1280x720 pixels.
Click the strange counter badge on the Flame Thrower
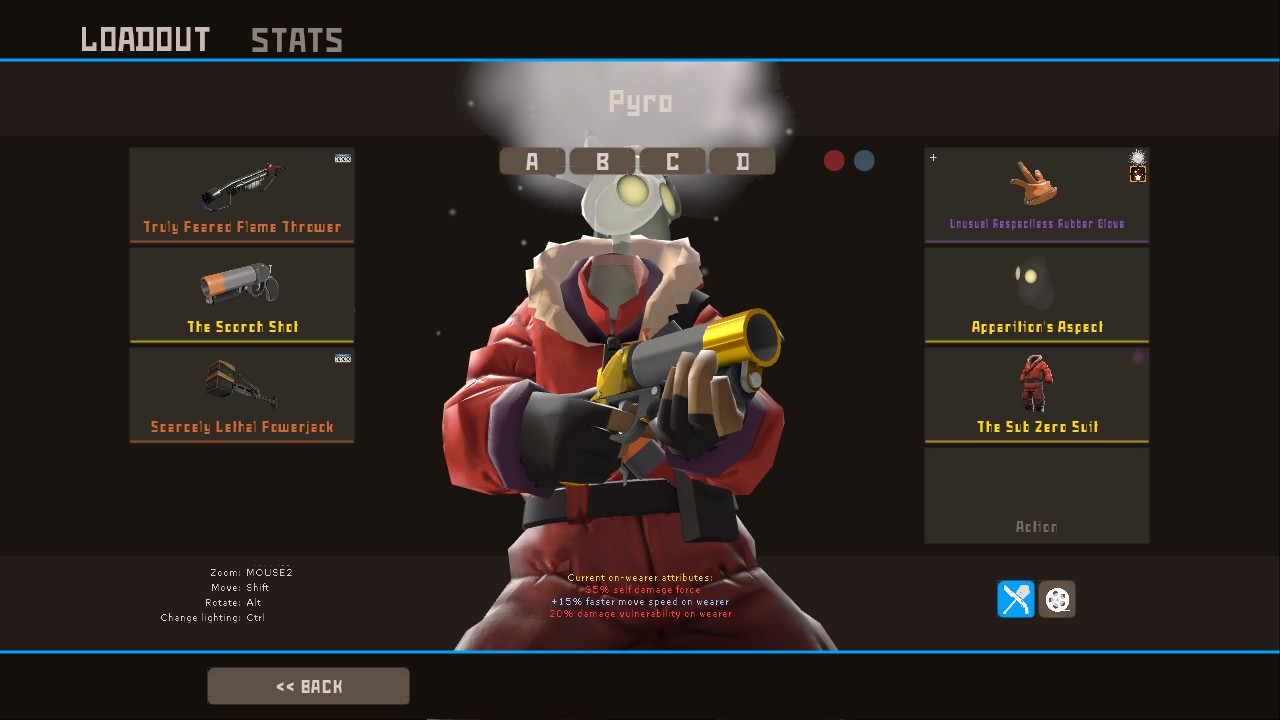coord(342,158)
